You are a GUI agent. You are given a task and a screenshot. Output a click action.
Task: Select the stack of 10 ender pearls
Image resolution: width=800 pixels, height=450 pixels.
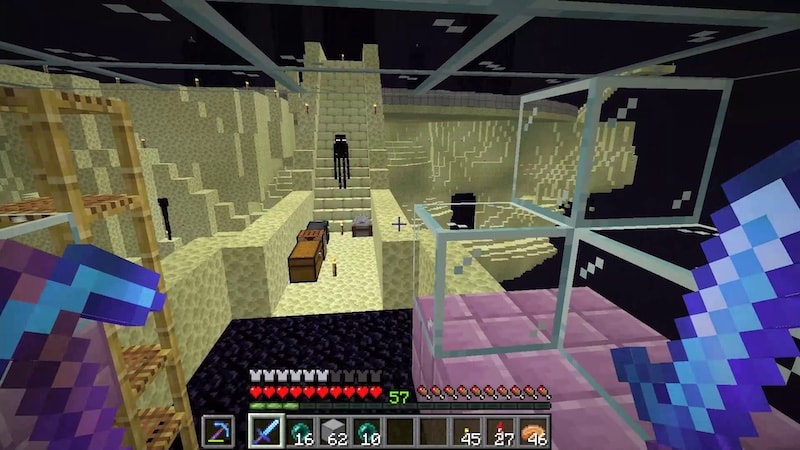tap(368, 432)
